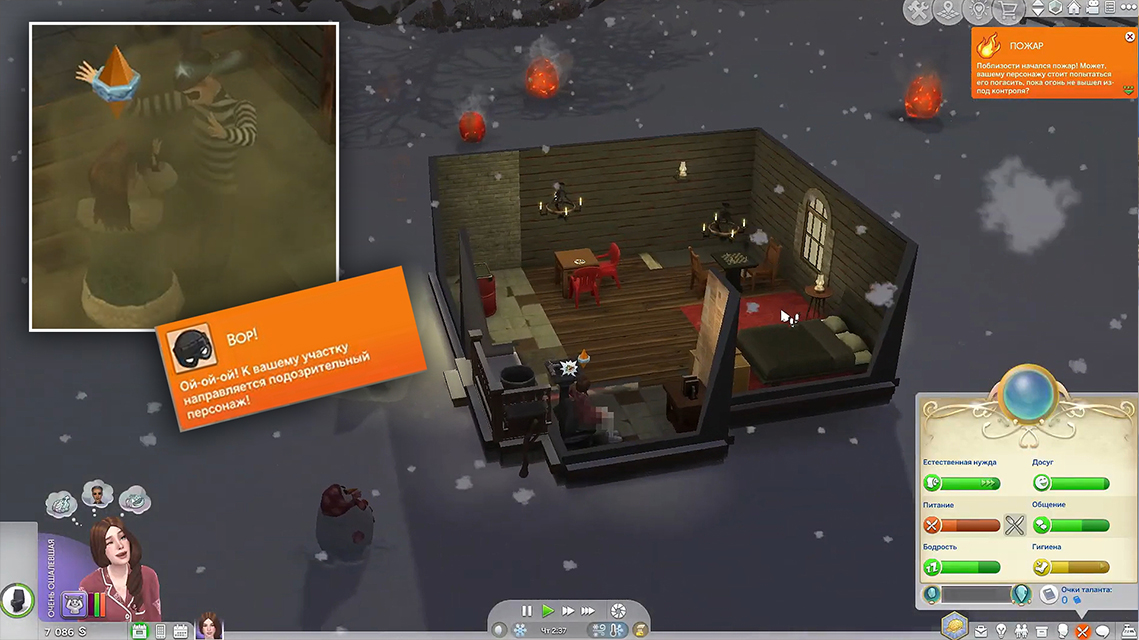Set game speed to normal play
The width and height of the screenshot is (1139, 640).
(x=547, y=610)
